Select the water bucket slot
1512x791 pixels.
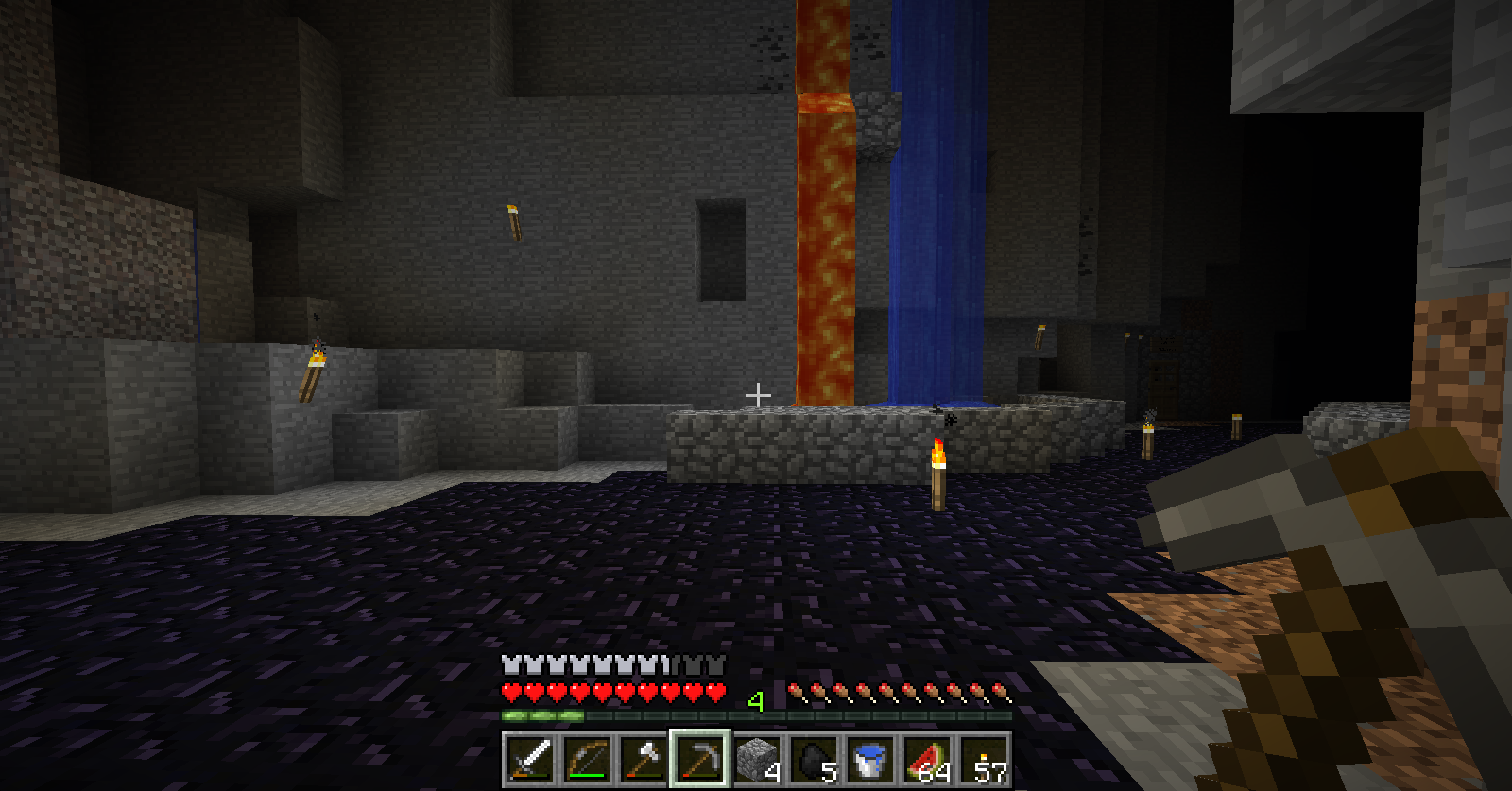point(869,759)
